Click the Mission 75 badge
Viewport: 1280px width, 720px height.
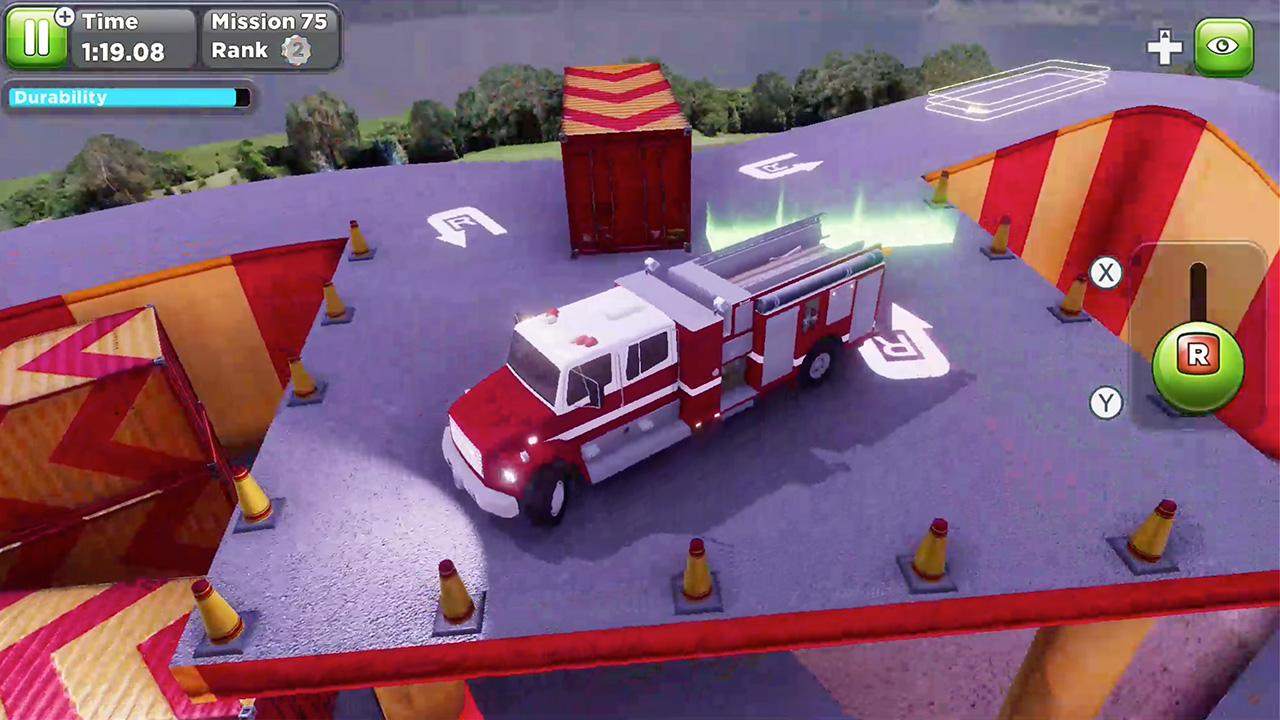click(x=268, y=21)
